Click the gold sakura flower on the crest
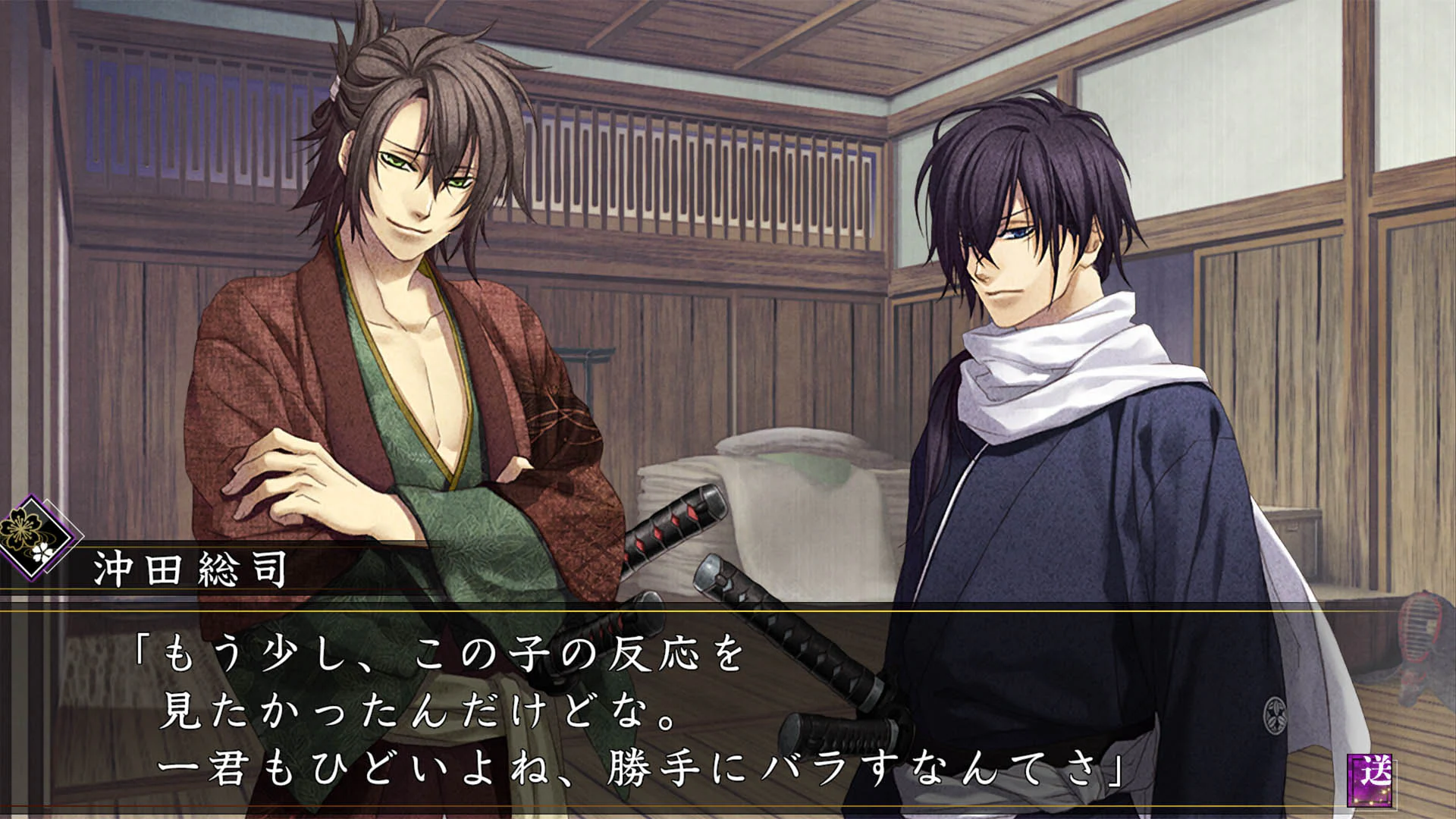 [19, 529]
